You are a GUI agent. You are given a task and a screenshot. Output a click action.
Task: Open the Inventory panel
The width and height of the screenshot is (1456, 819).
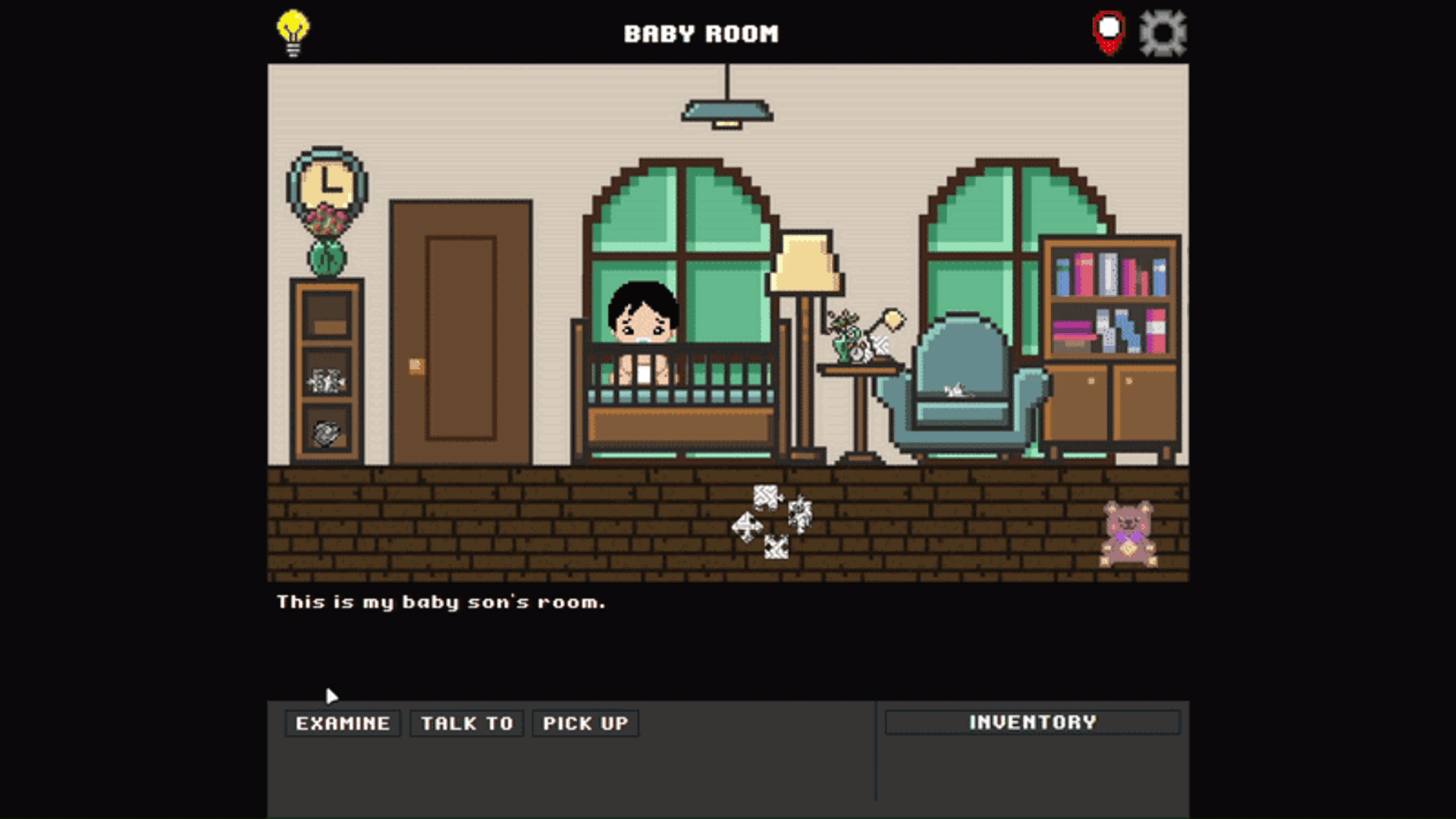(x=1033, y=722)
